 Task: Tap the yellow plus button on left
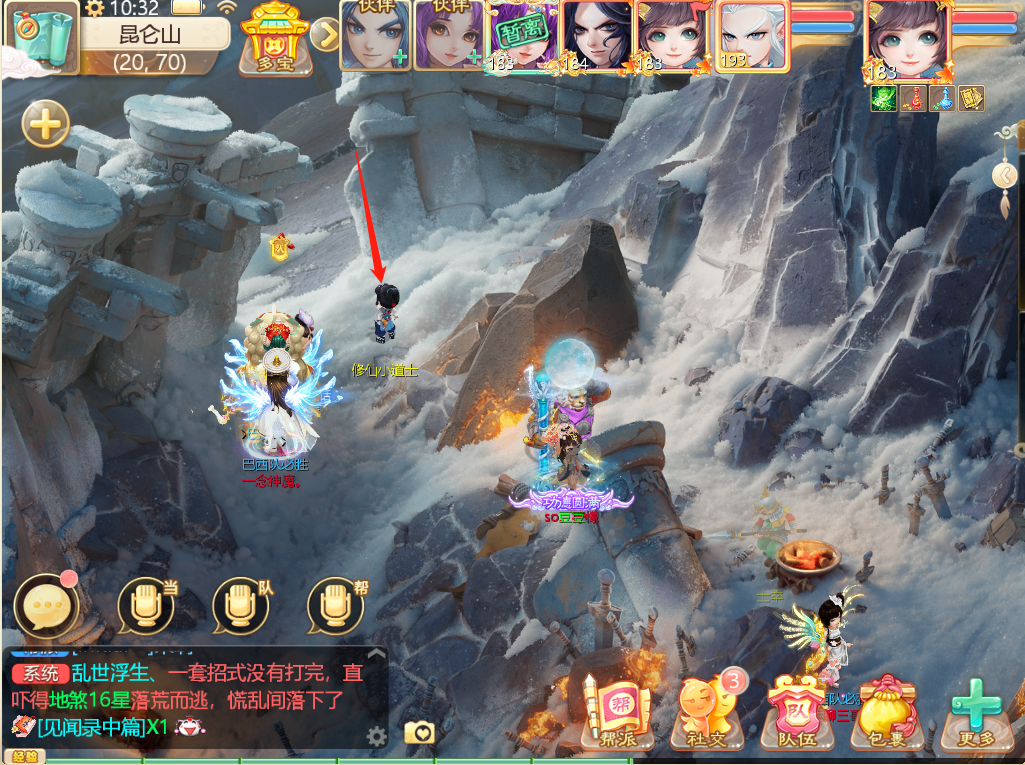click(x=46, y=125)
